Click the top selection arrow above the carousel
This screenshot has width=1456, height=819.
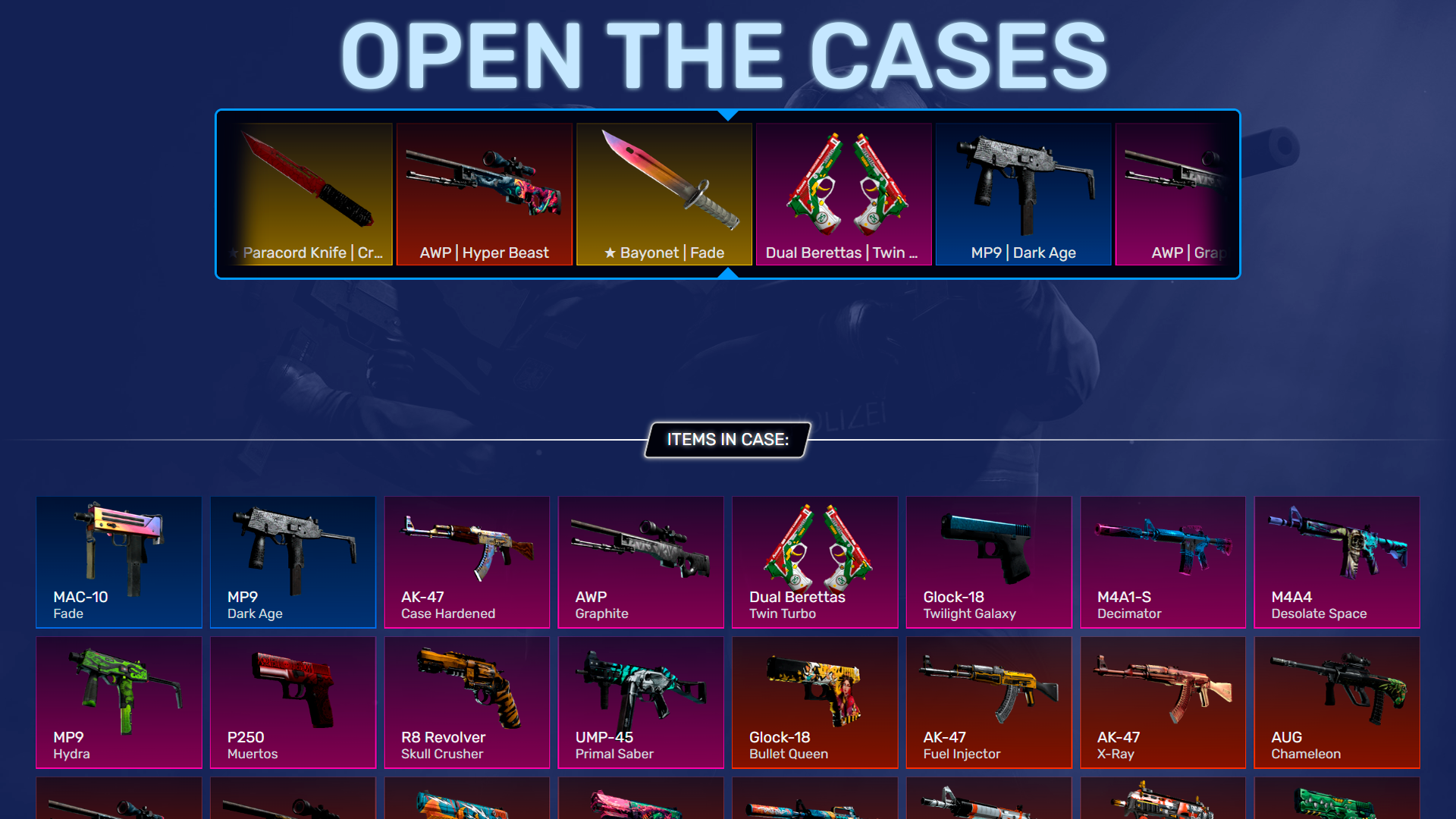pos(728,115)
